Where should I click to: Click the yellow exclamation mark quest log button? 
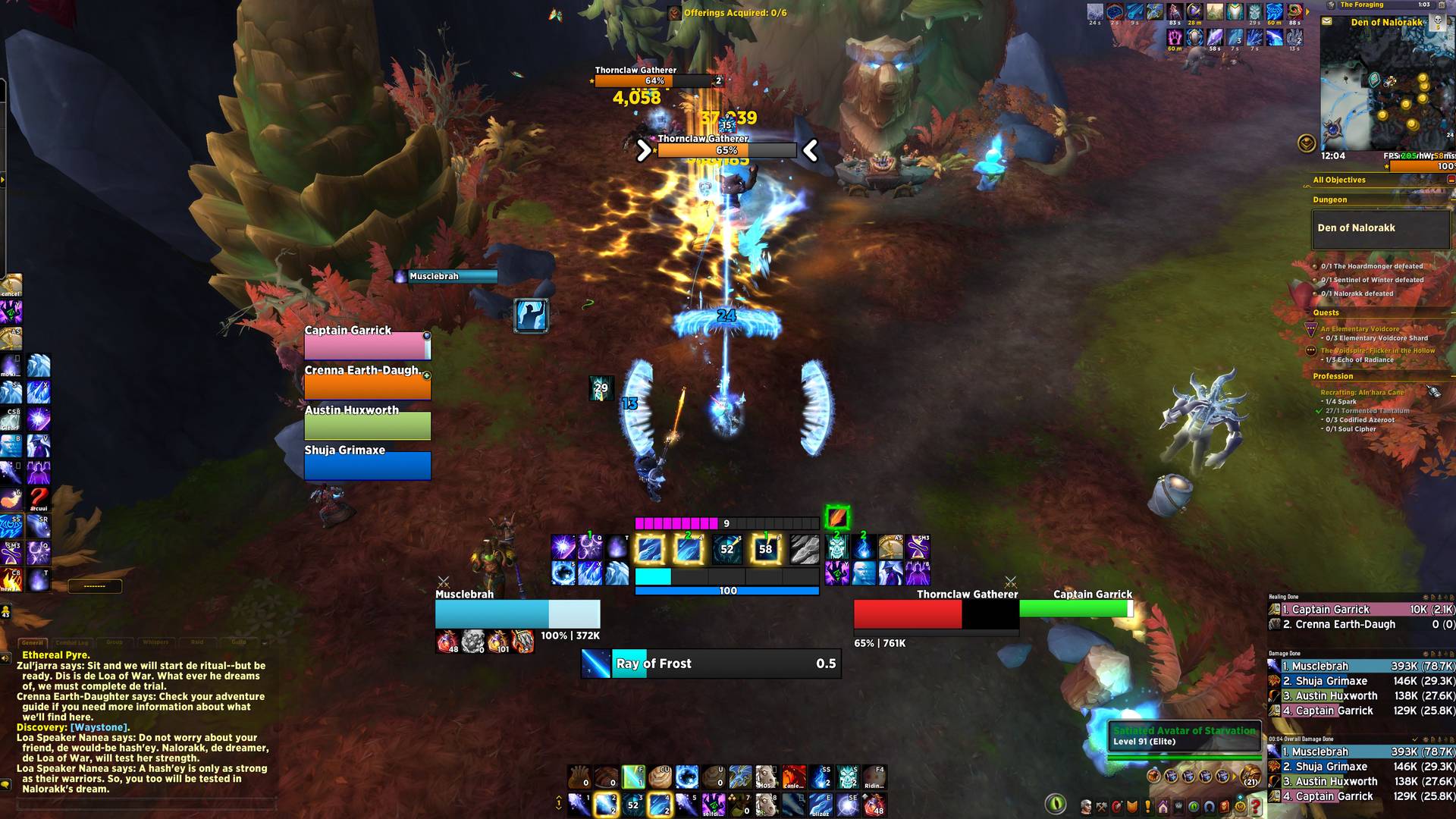pos(1147,806)
